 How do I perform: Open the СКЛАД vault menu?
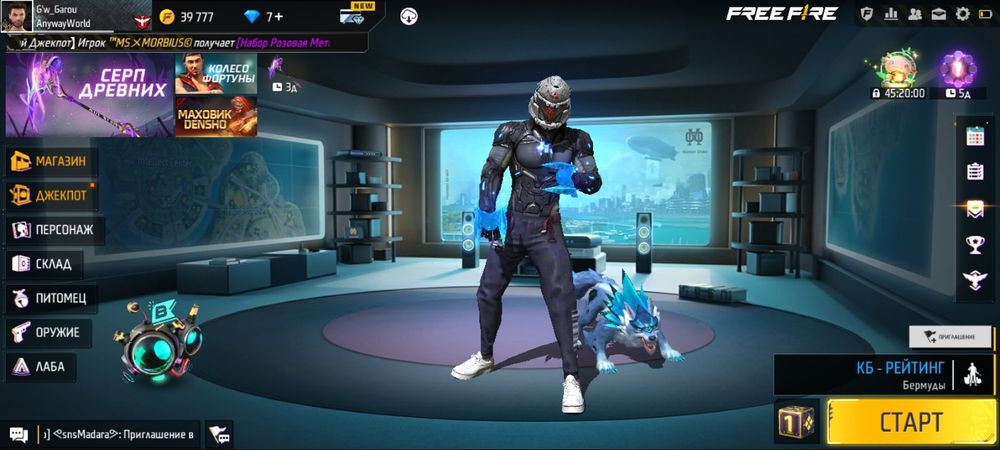tap(45, 264)
